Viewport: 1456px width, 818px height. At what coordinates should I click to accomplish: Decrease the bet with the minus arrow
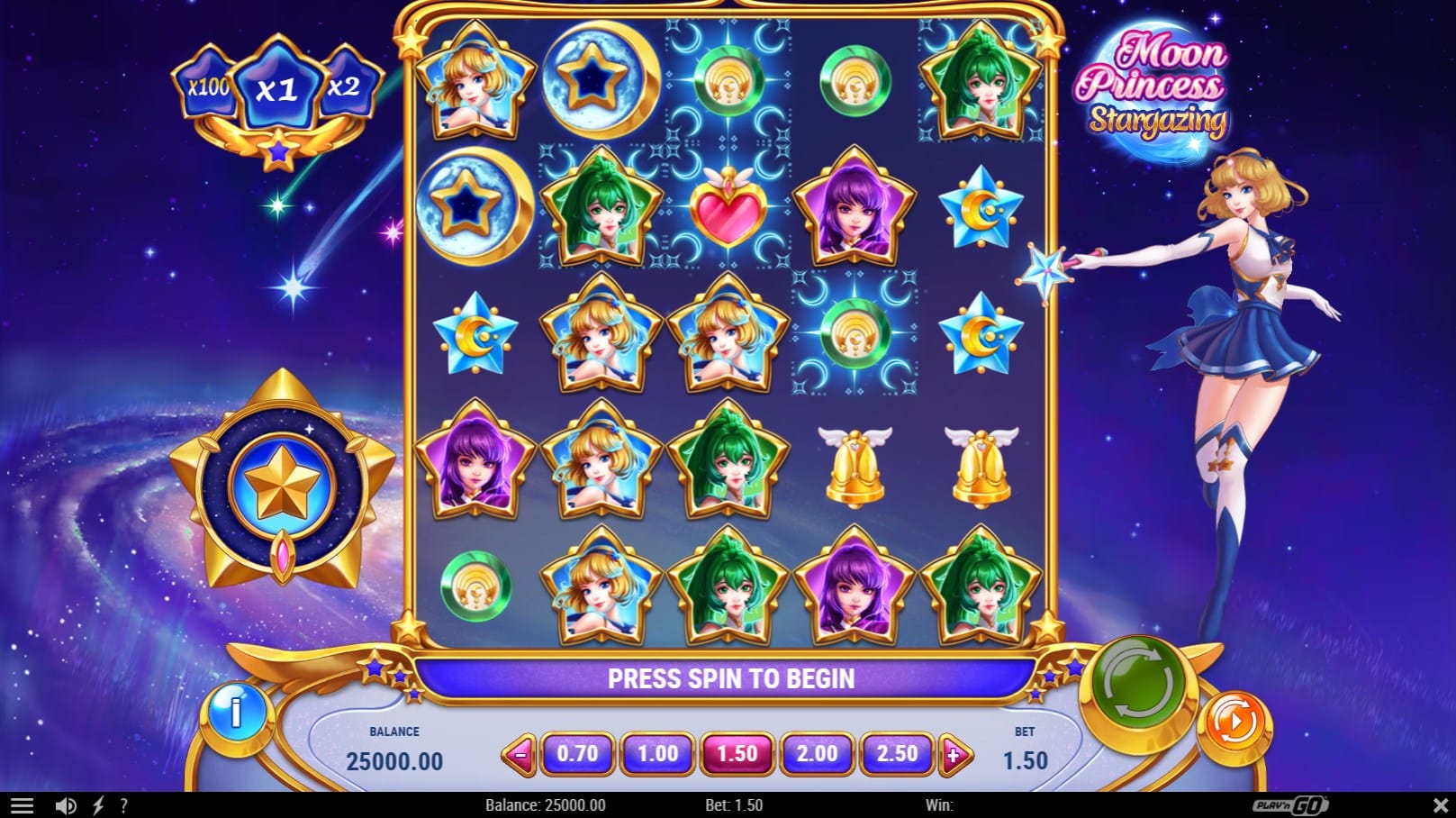(x=520, y=755)
